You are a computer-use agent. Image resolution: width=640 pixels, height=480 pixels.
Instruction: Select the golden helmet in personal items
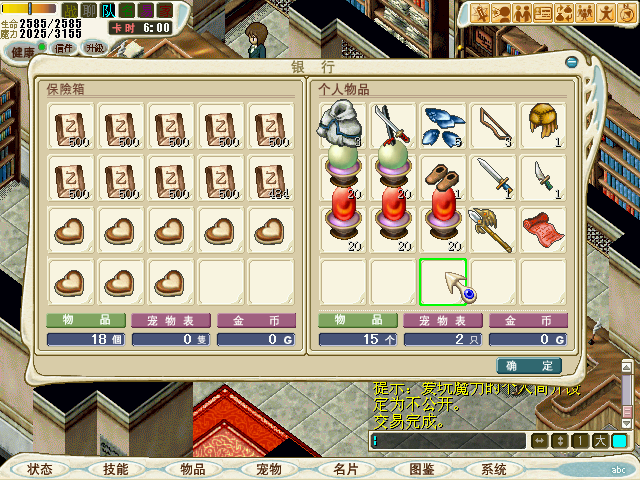tap(544, 124)
